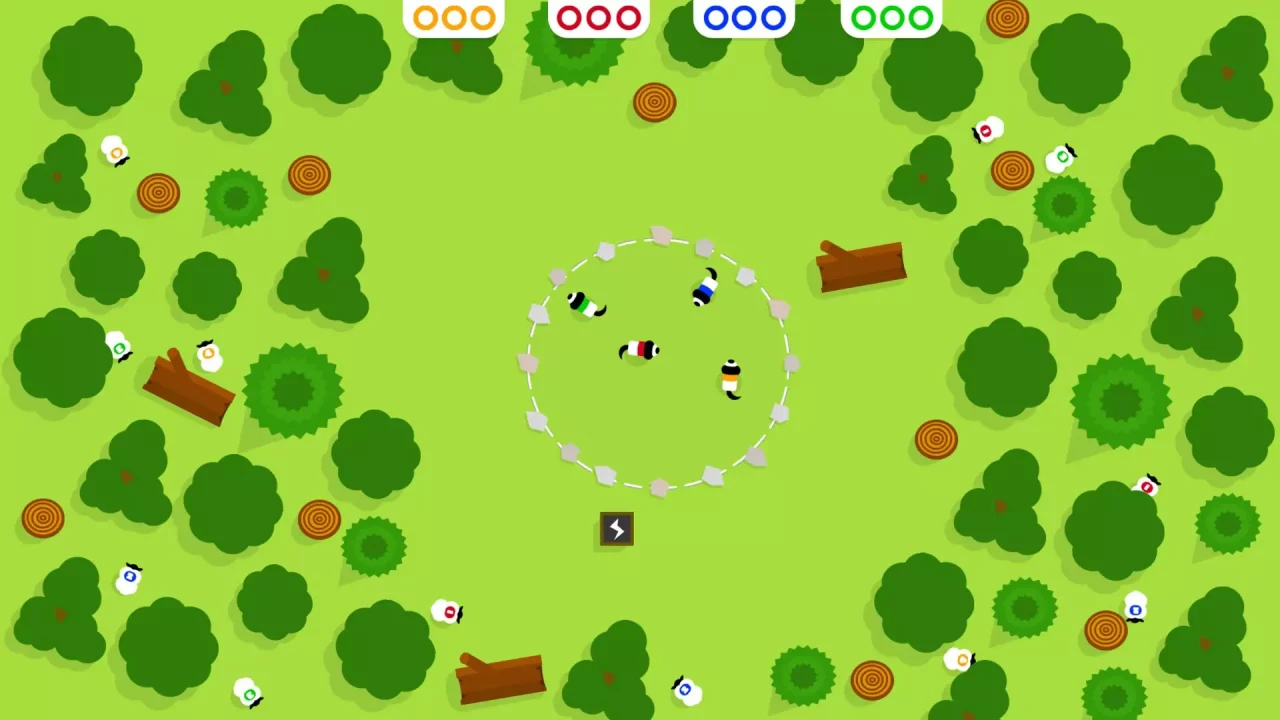The height and width of the screenshot is (720, 1280).
Task: Select the red-striped wolf at the circle's center
Action: click(640, 348)
